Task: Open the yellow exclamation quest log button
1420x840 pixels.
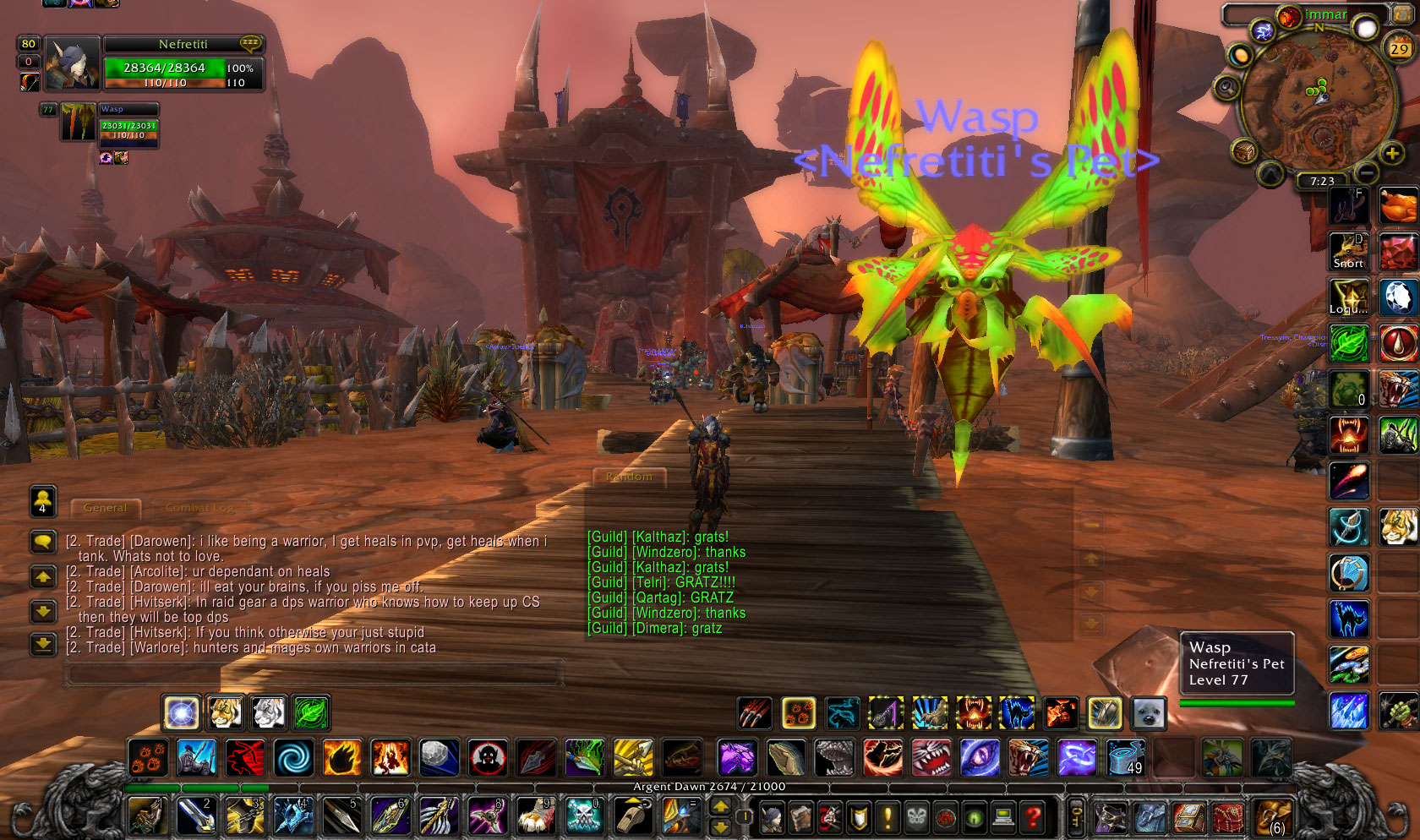Action: [x=887, y=817]
